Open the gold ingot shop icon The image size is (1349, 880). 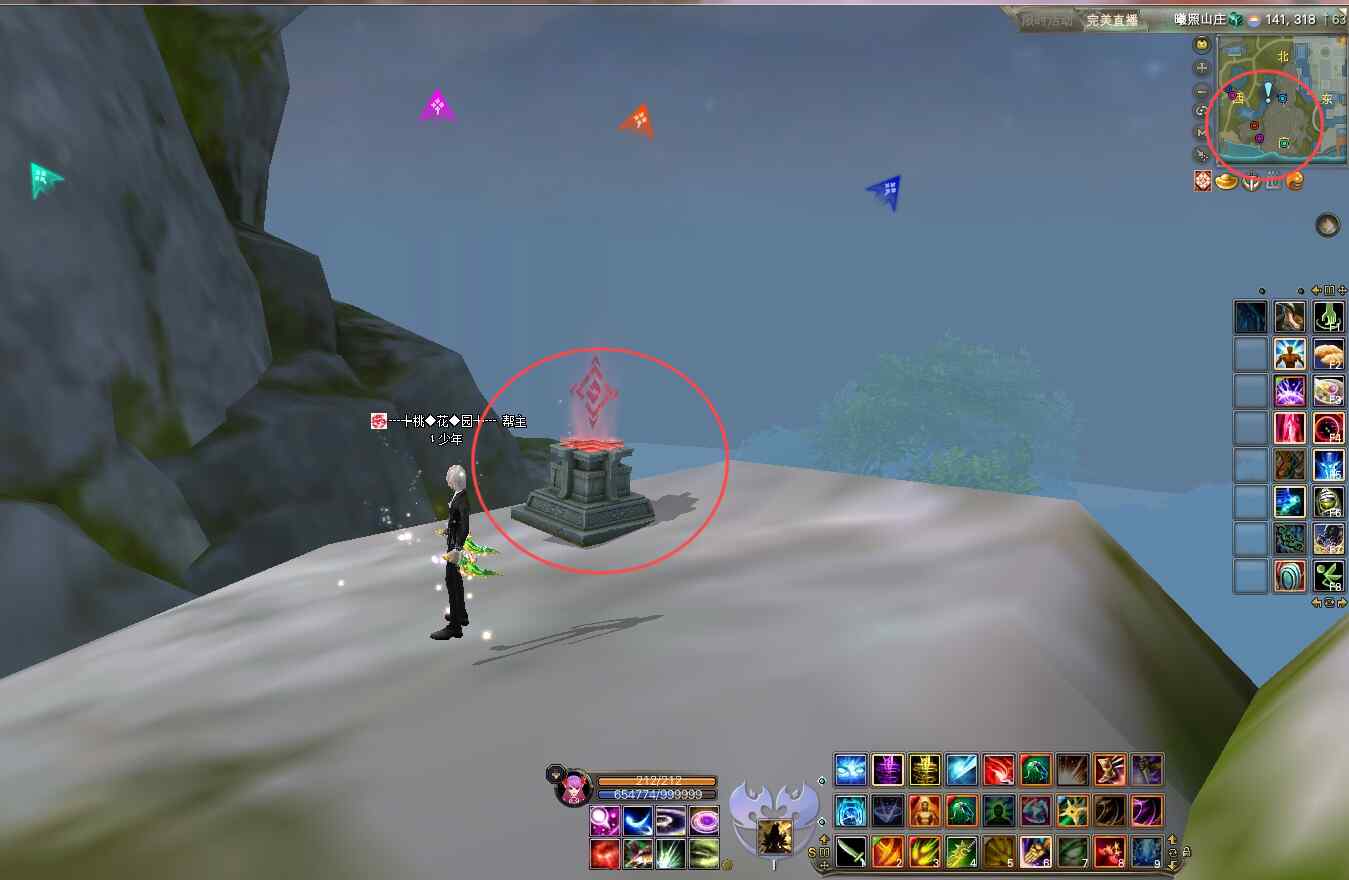[1227, 181]
